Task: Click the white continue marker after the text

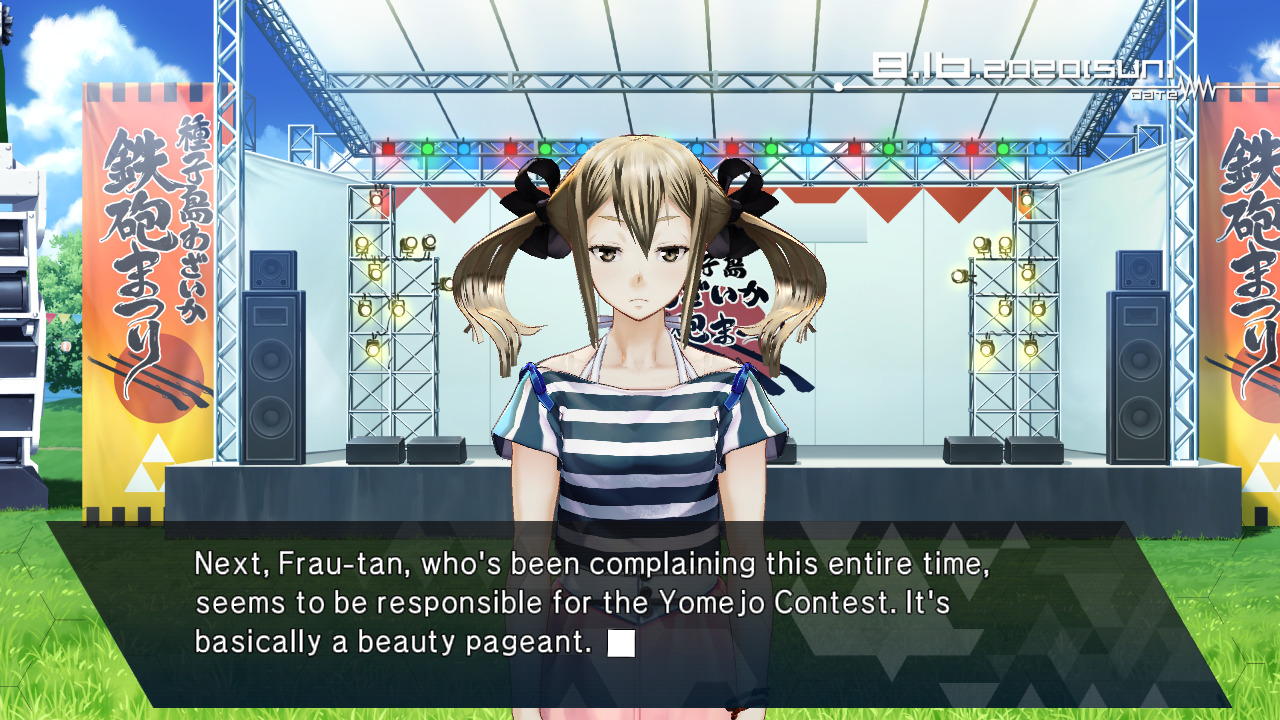Action: [x=621, y=643]
